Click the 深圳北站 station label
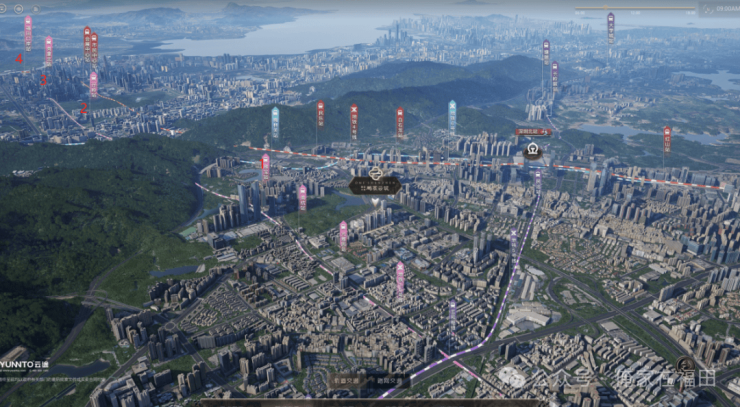Viewport: 740px width, 407px height. pos(533,132)
